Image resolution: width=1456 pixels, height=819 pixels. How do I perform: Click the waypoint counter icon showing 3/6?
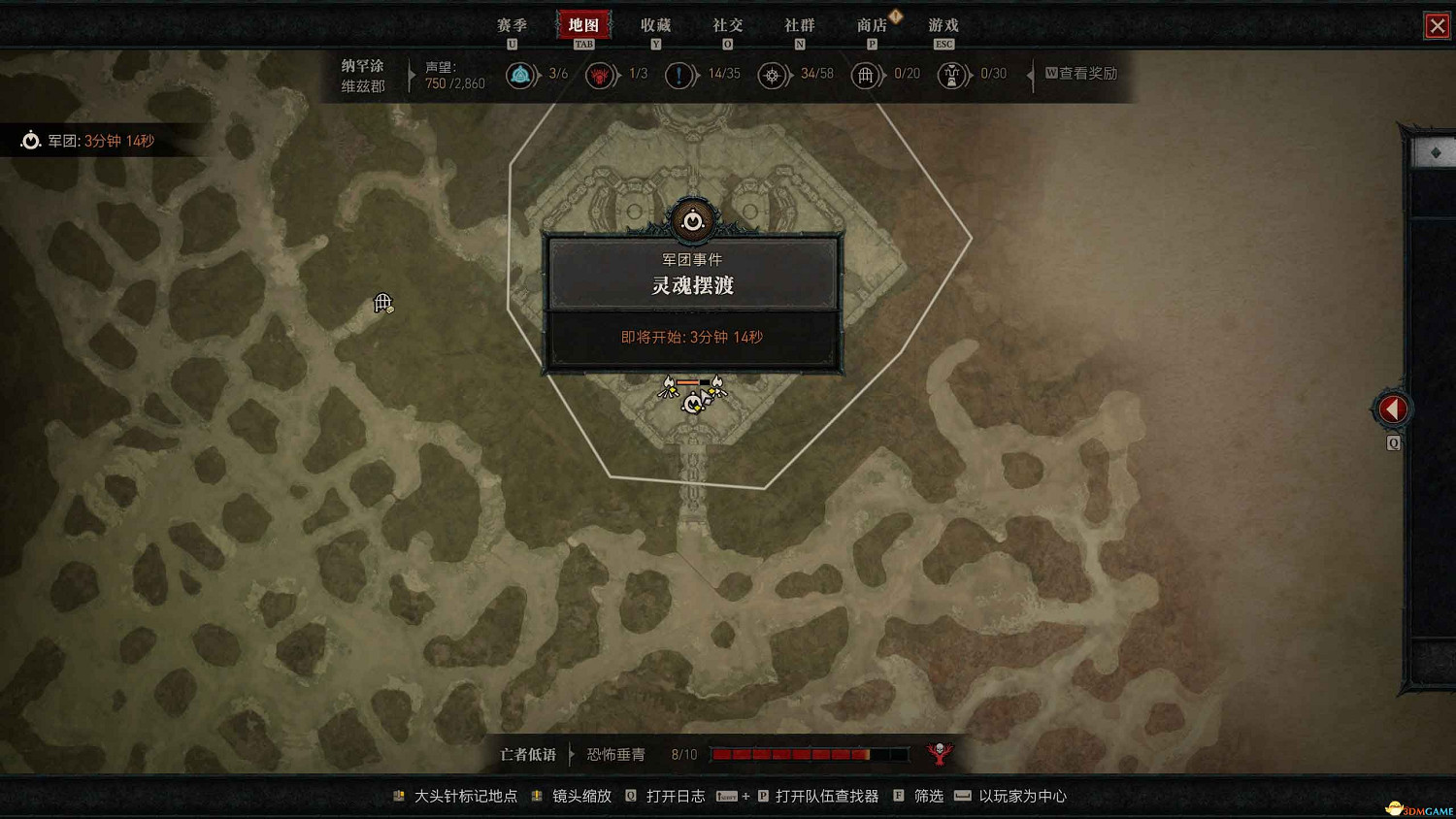pyautogui.click(x=520, y=74)
